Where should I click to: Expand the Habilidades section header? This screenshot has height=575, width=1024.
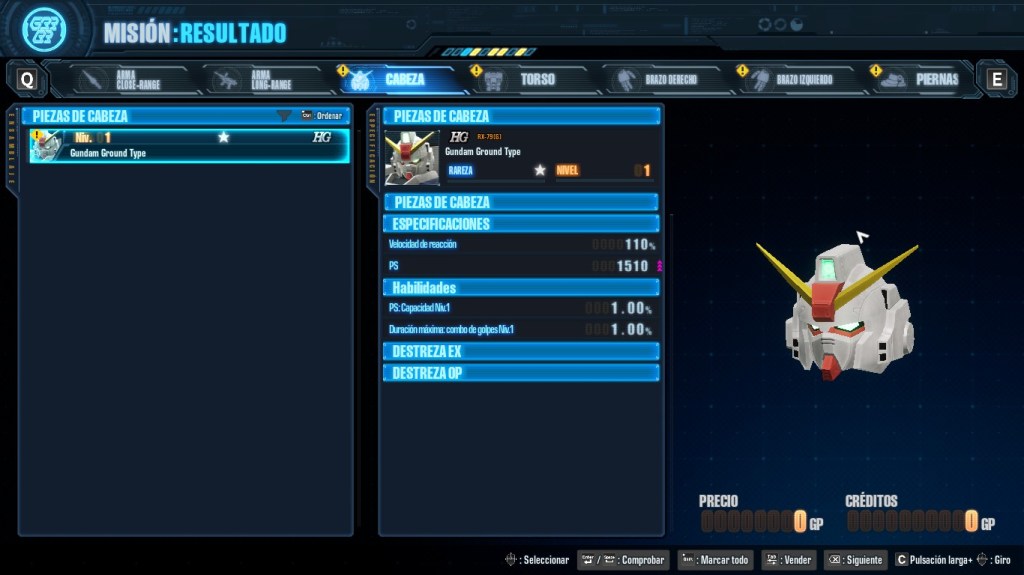520,288
